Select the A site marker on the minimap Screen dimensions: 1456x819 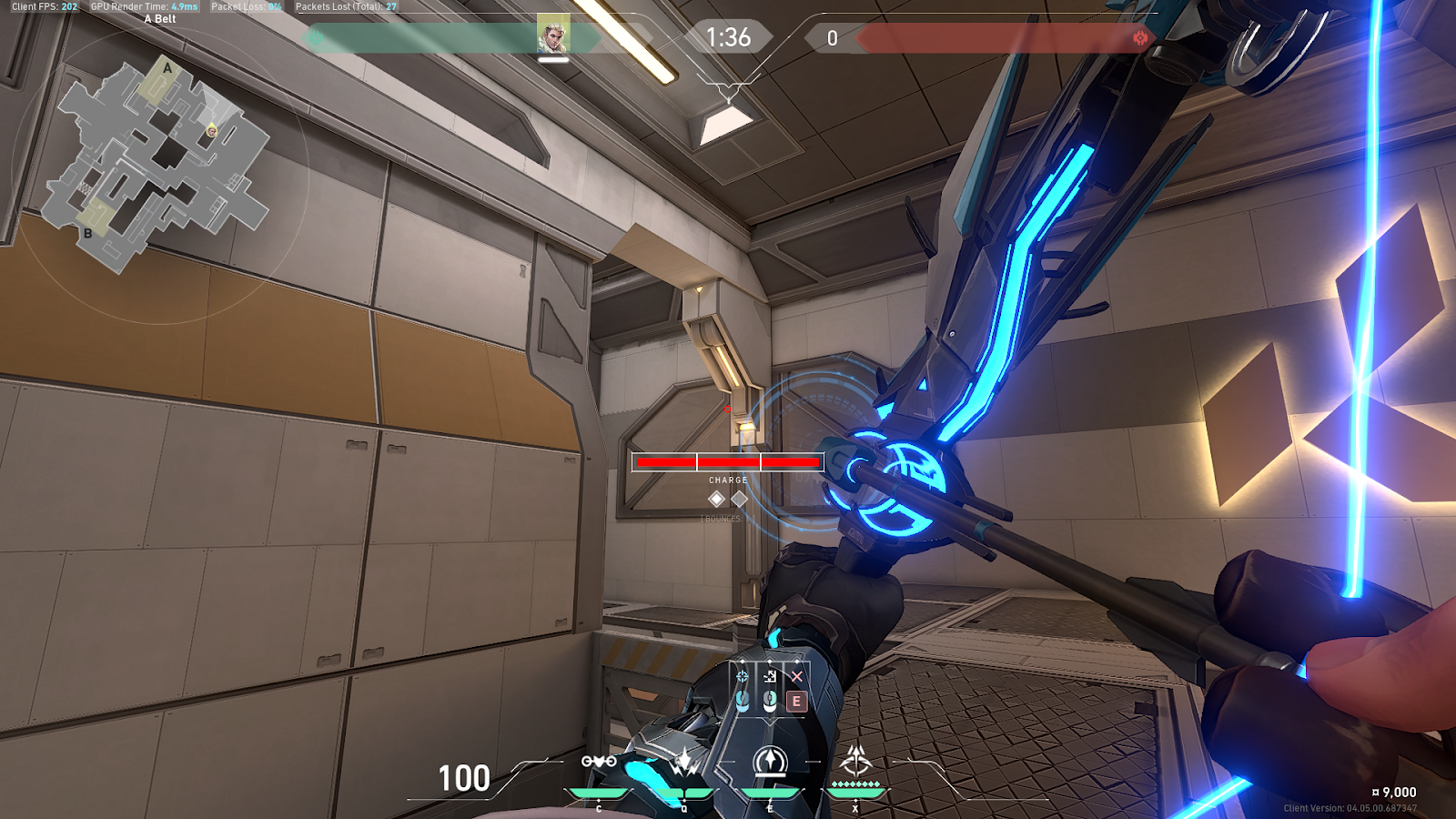click(167, 68)
